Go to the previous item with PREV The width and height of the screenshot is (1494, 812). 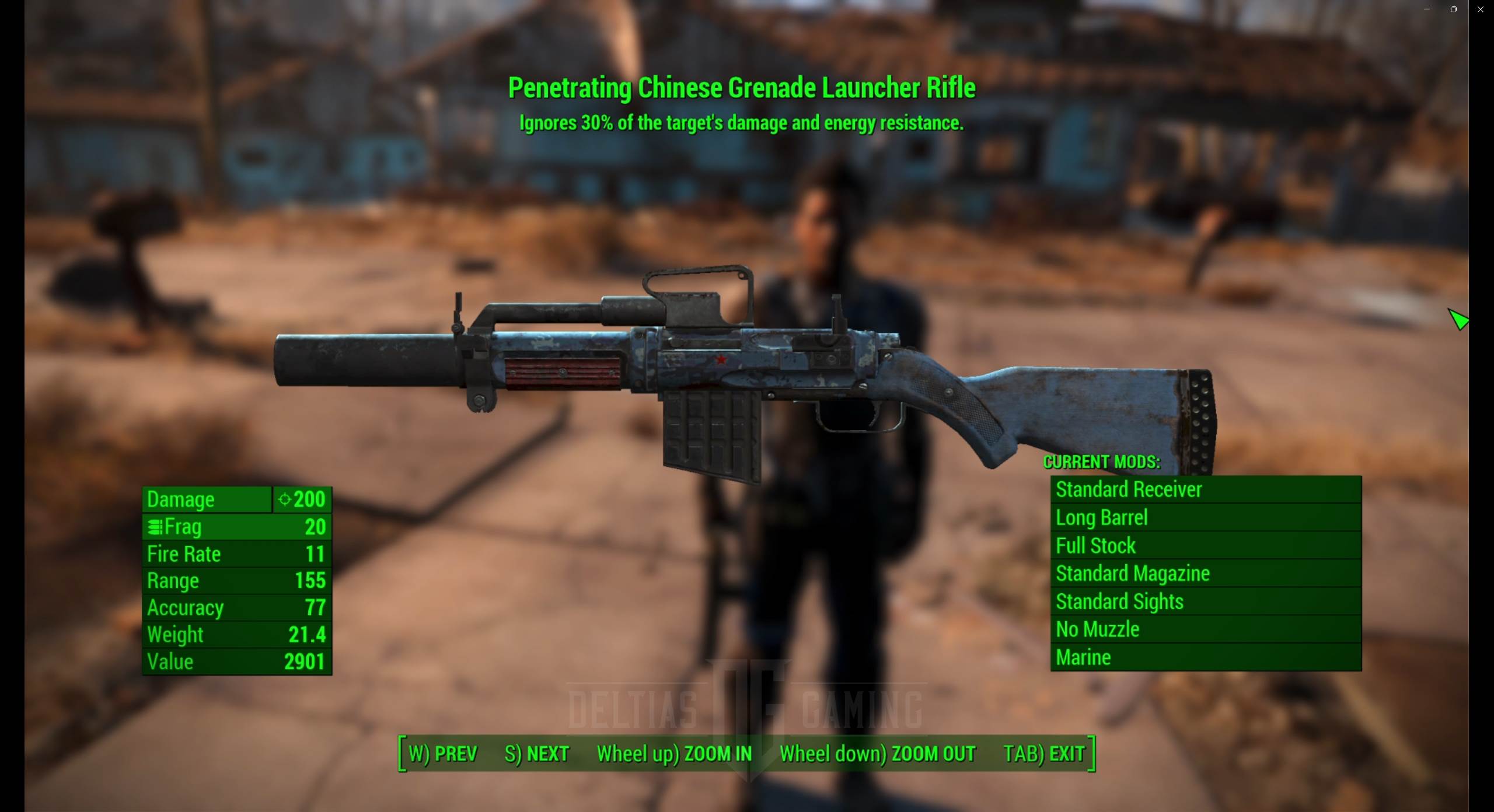443,754
